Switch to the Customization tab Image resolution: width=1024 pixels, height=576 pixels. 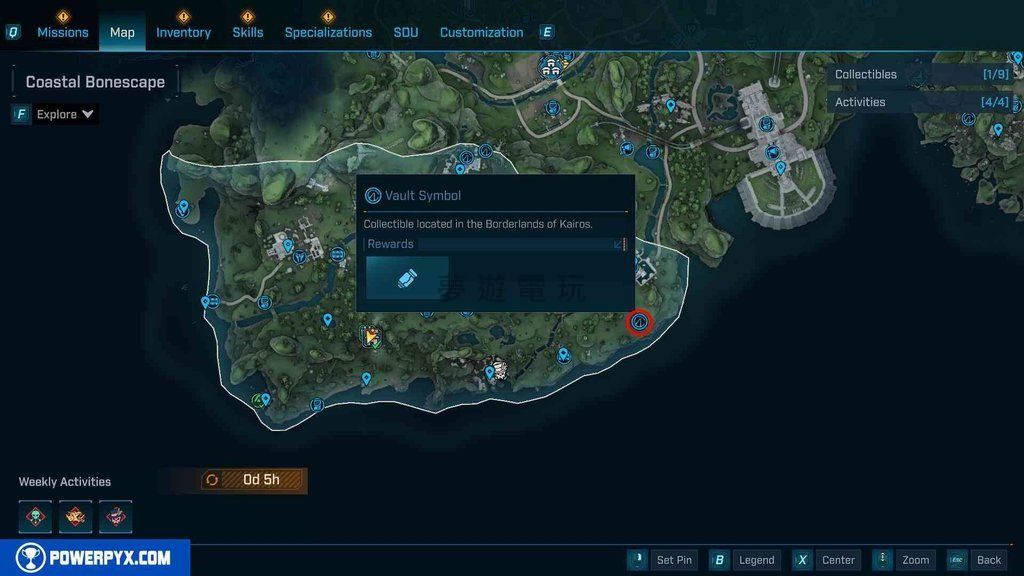click(481, 32)
